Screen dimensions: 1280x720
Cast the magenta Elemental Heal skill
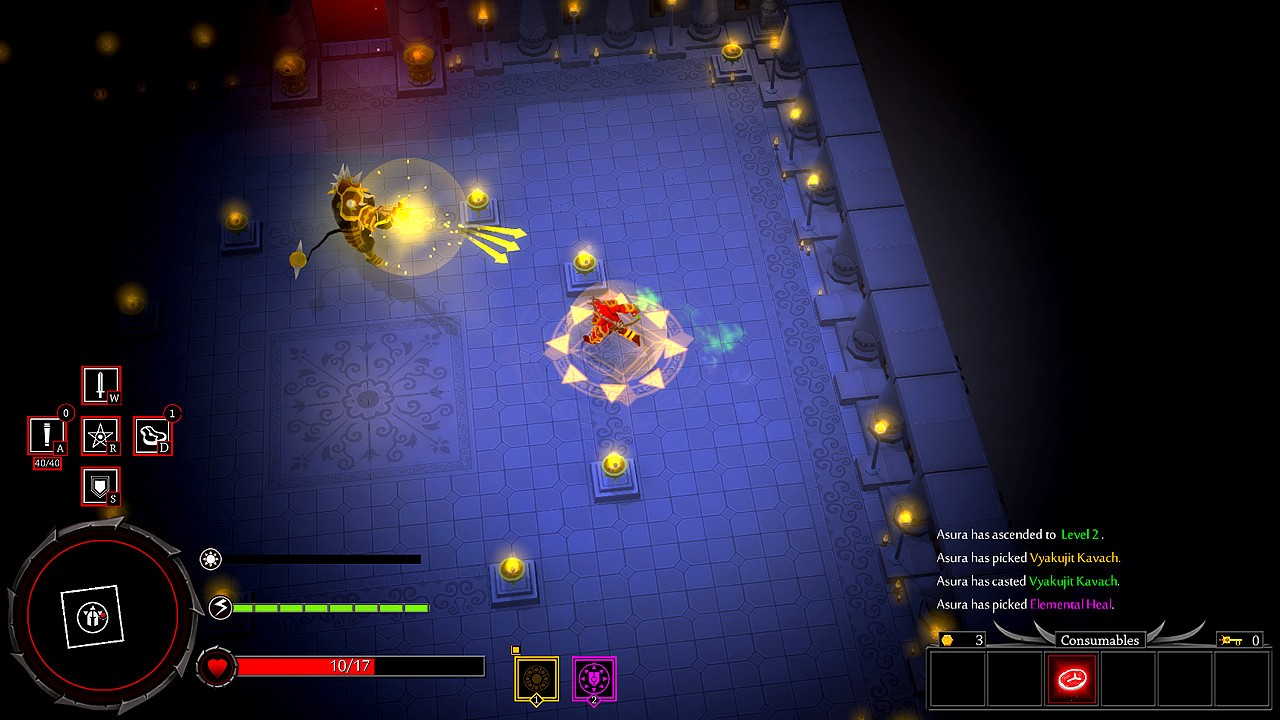[594, 679]
